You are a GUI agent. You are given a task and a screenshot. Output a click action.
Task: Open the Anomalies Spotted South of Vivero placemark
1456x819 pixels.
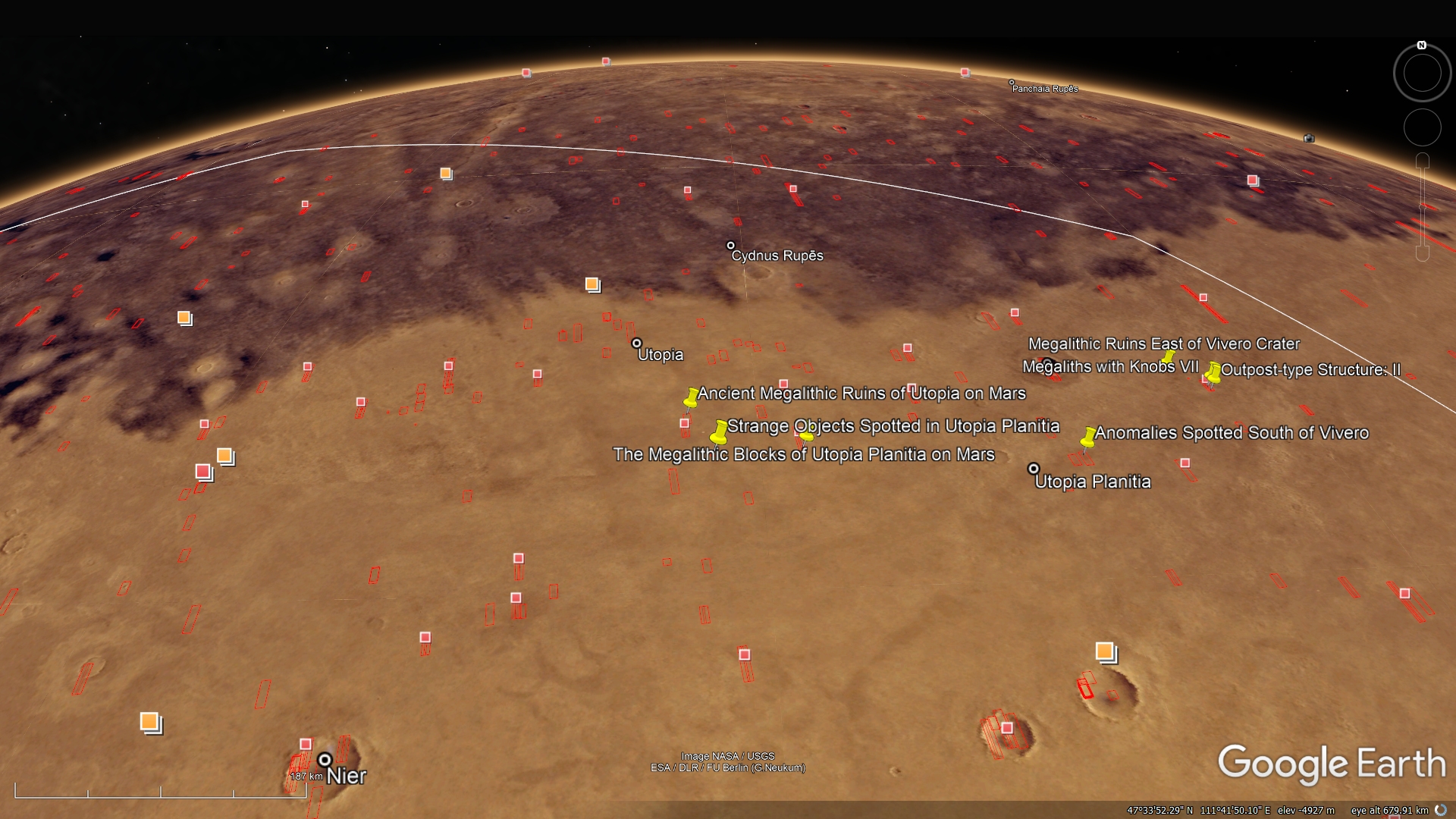(x=1088, y=437)
